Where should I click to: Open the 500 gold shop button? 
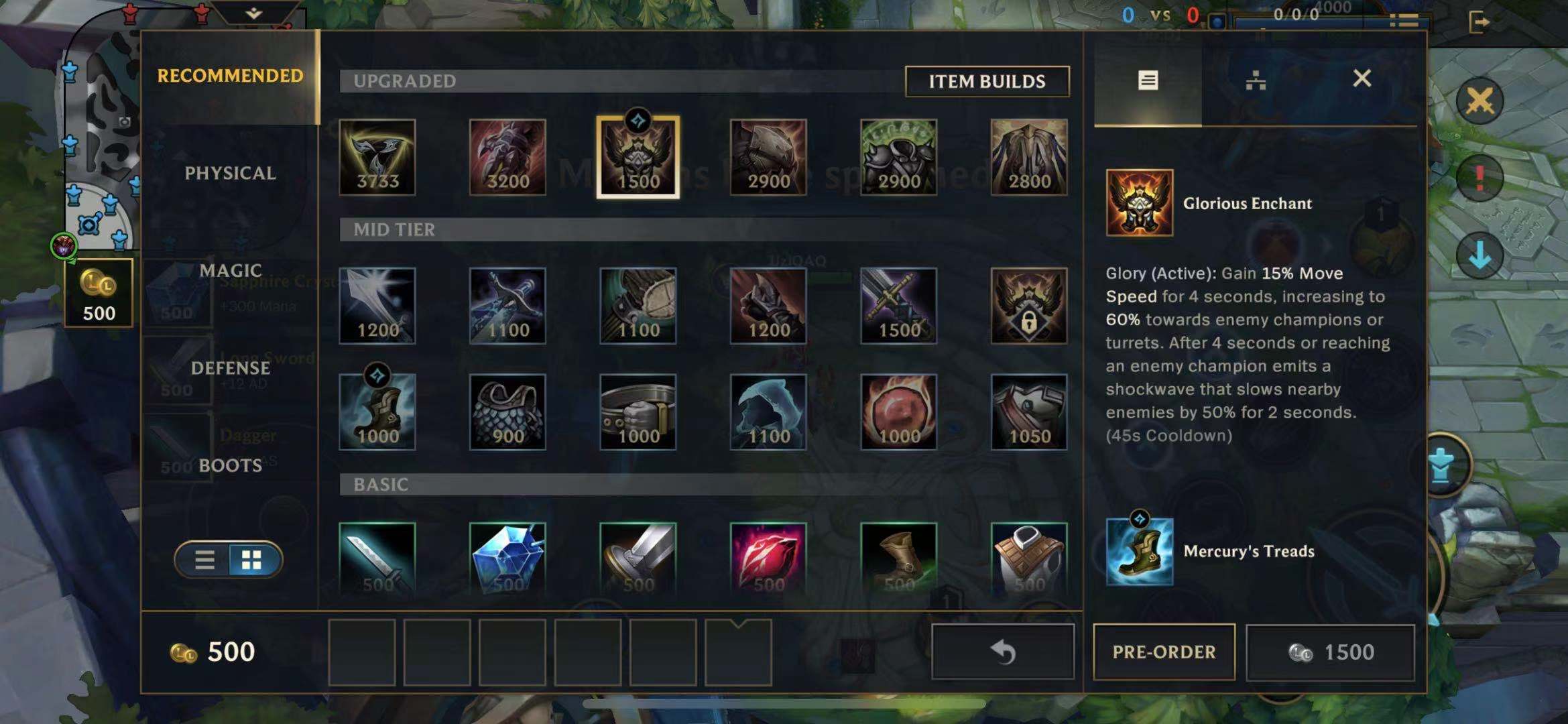99,293
